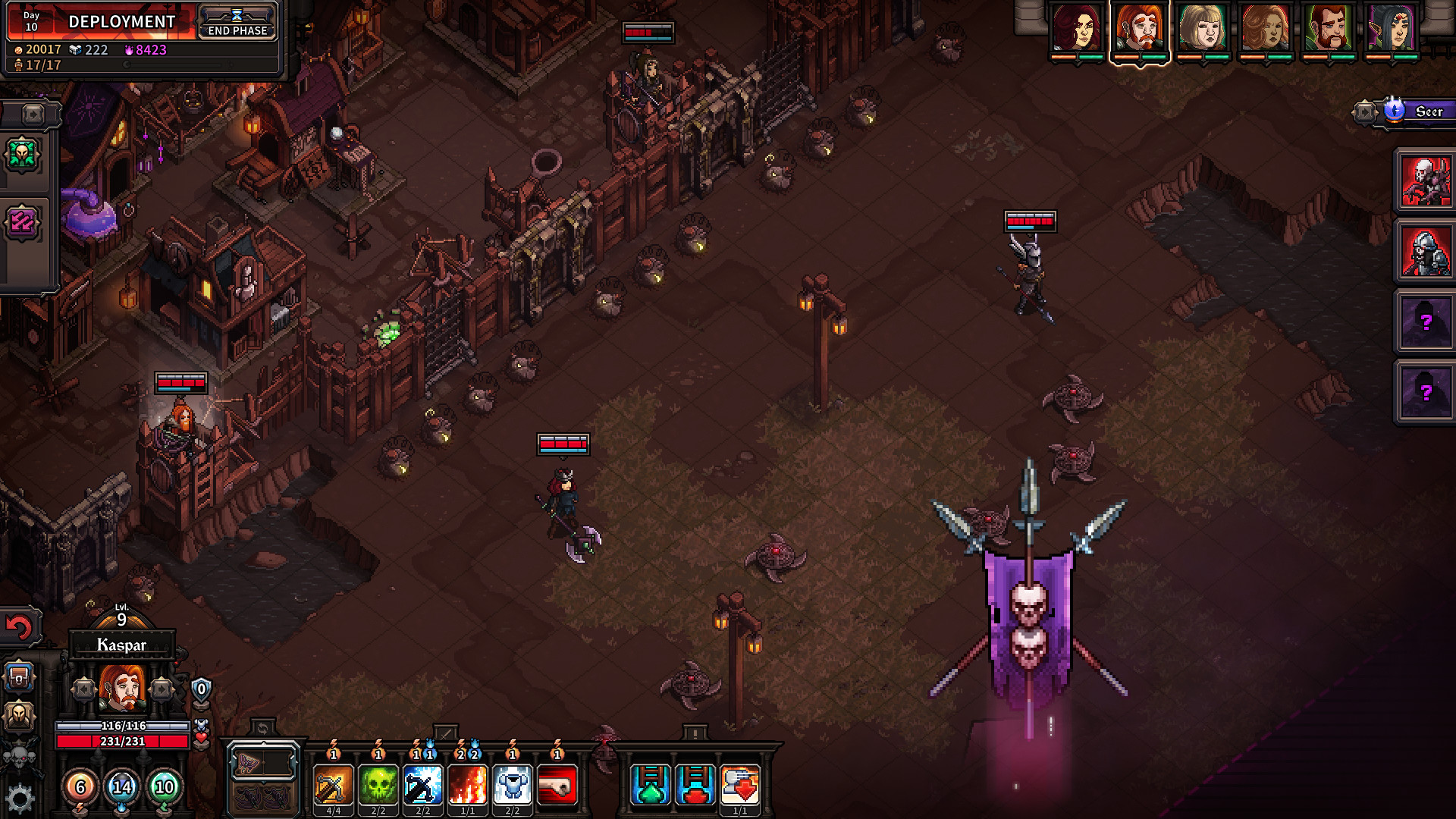Open the treasure chest inventory
The image size is (1456, 819).
[x=19, y=676]
